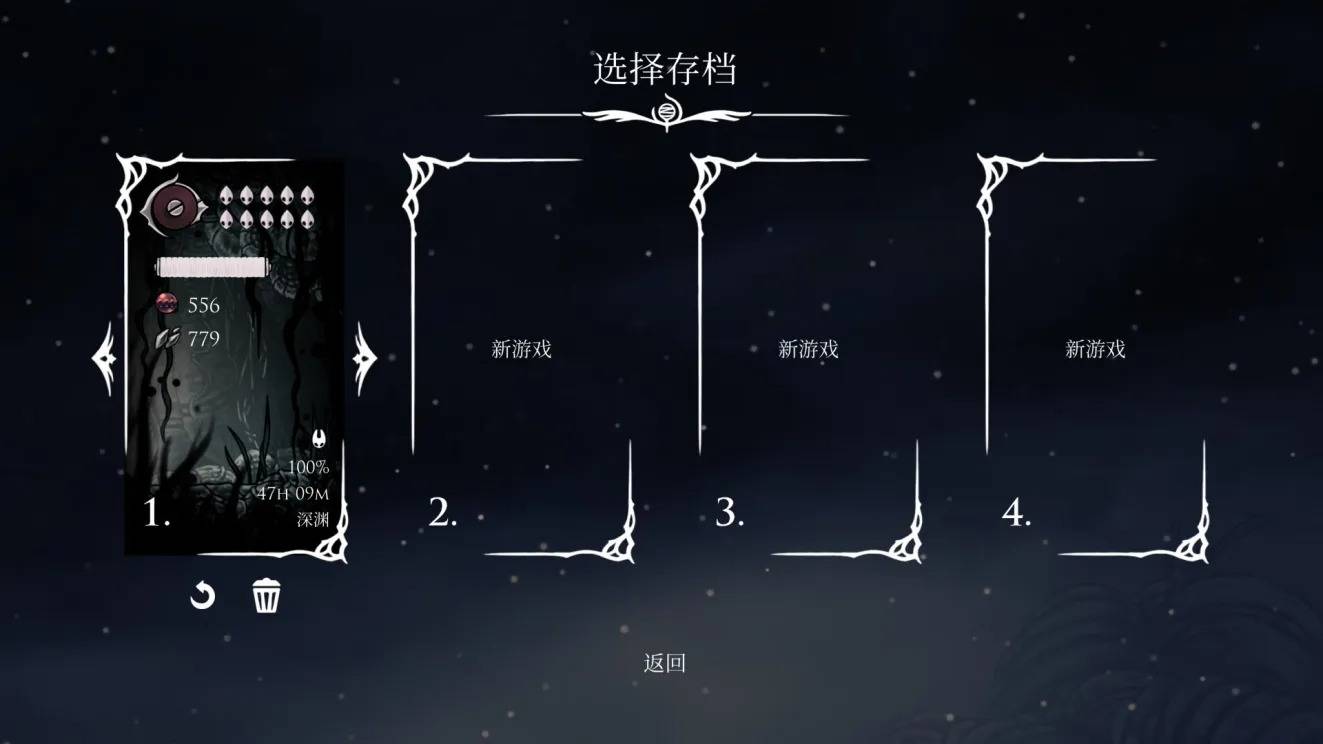Click the round charm portrait in save slot 1
Viewport: 1323px width, 744px height.
pos(174,207)
